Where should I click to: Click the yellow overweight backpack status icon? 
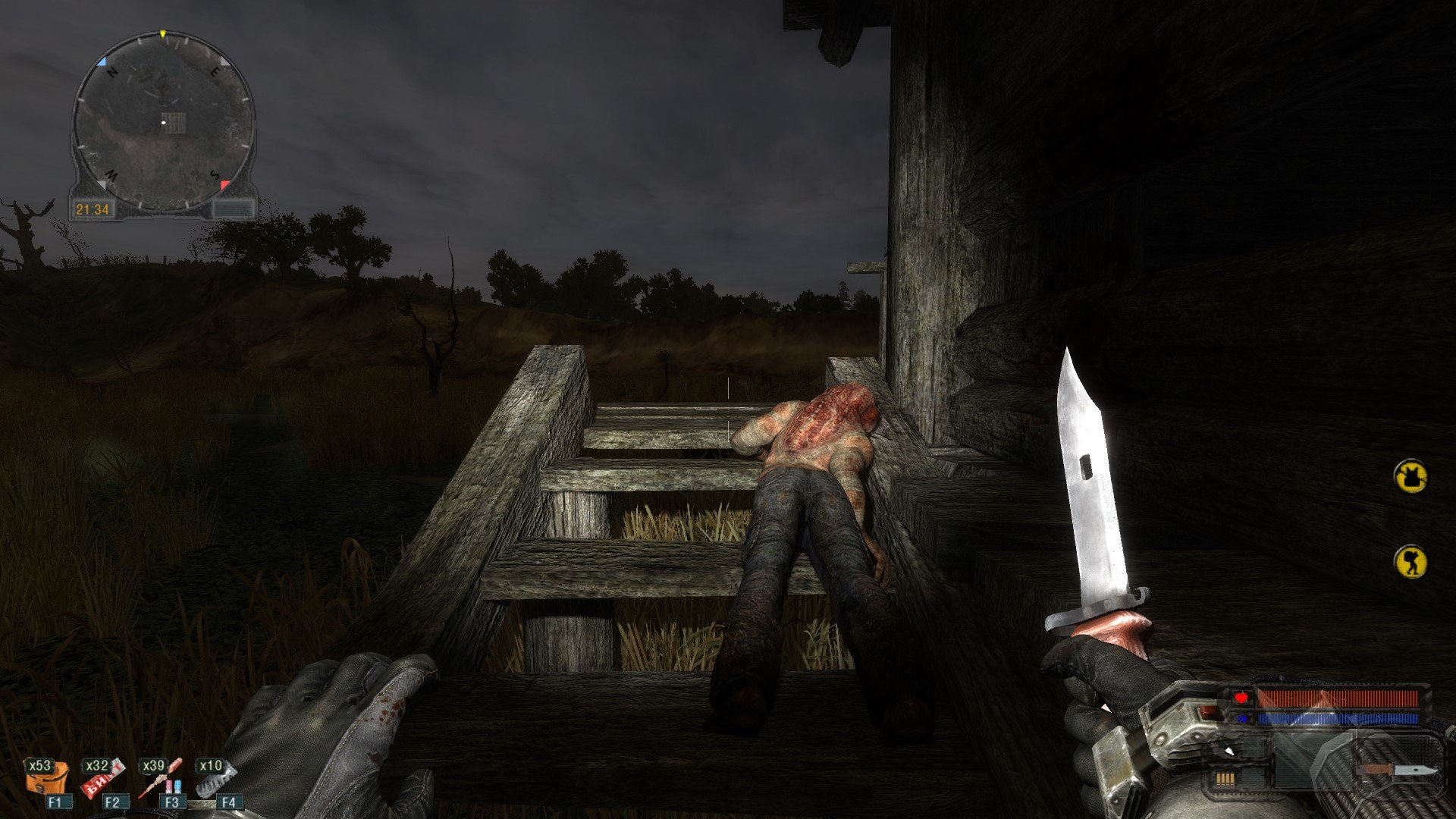tap(1410, 562)
